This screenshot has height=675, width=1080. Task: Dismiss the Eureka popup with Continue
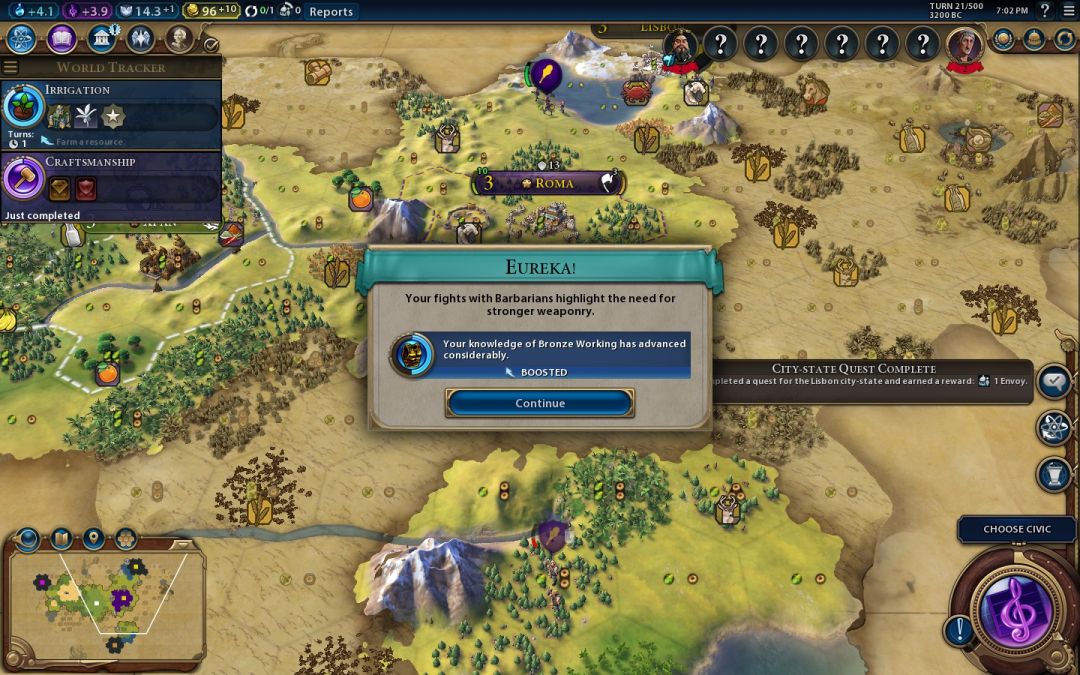[540, 403]
